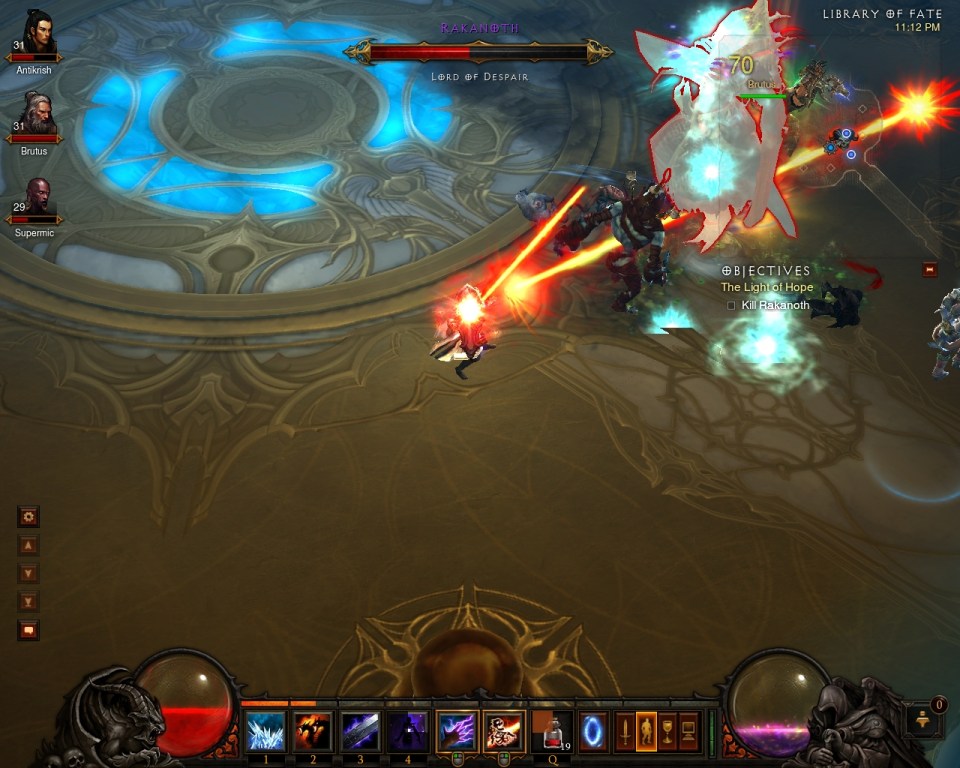This screenshot has height=768, width=960.
Task: Open the character inventory figure button
Action: point(646,731)
